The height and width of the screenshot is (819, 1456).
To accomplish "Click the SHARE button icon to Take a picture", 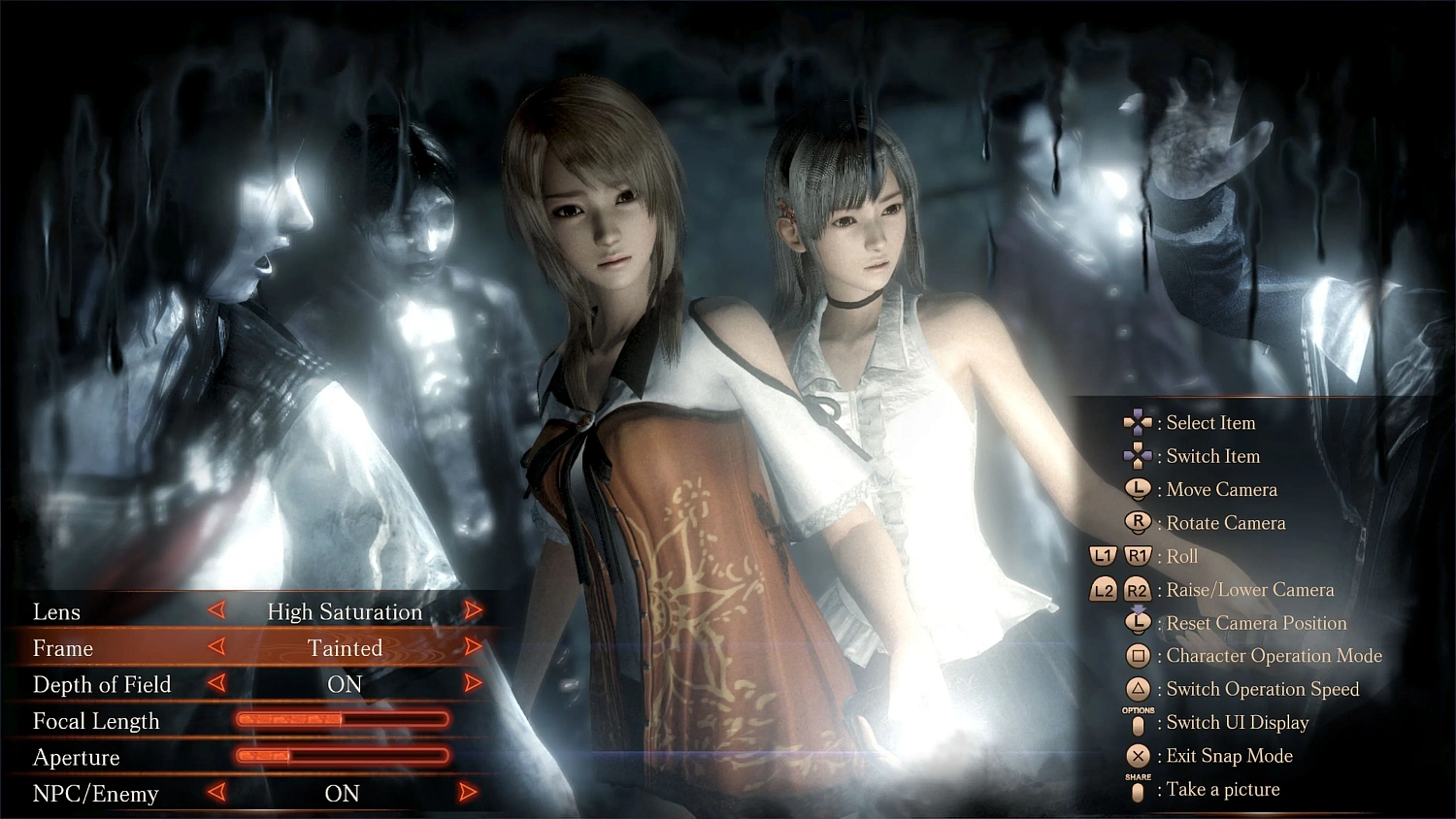I will [1138, 792].
